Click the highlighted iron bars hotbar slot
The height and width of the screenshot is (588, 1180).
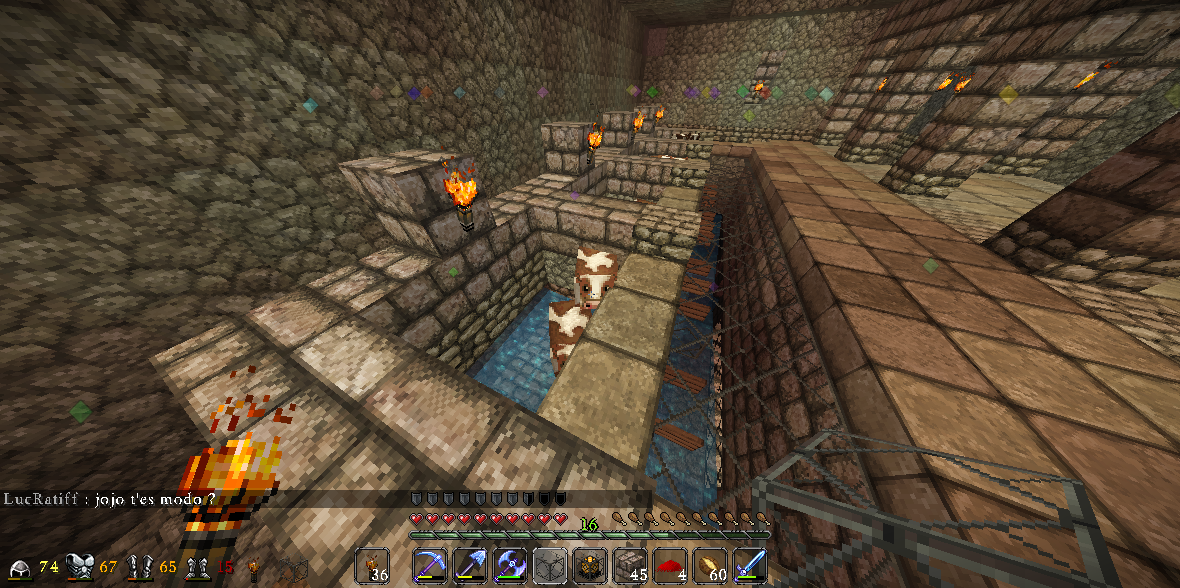[x=550, y=566]
